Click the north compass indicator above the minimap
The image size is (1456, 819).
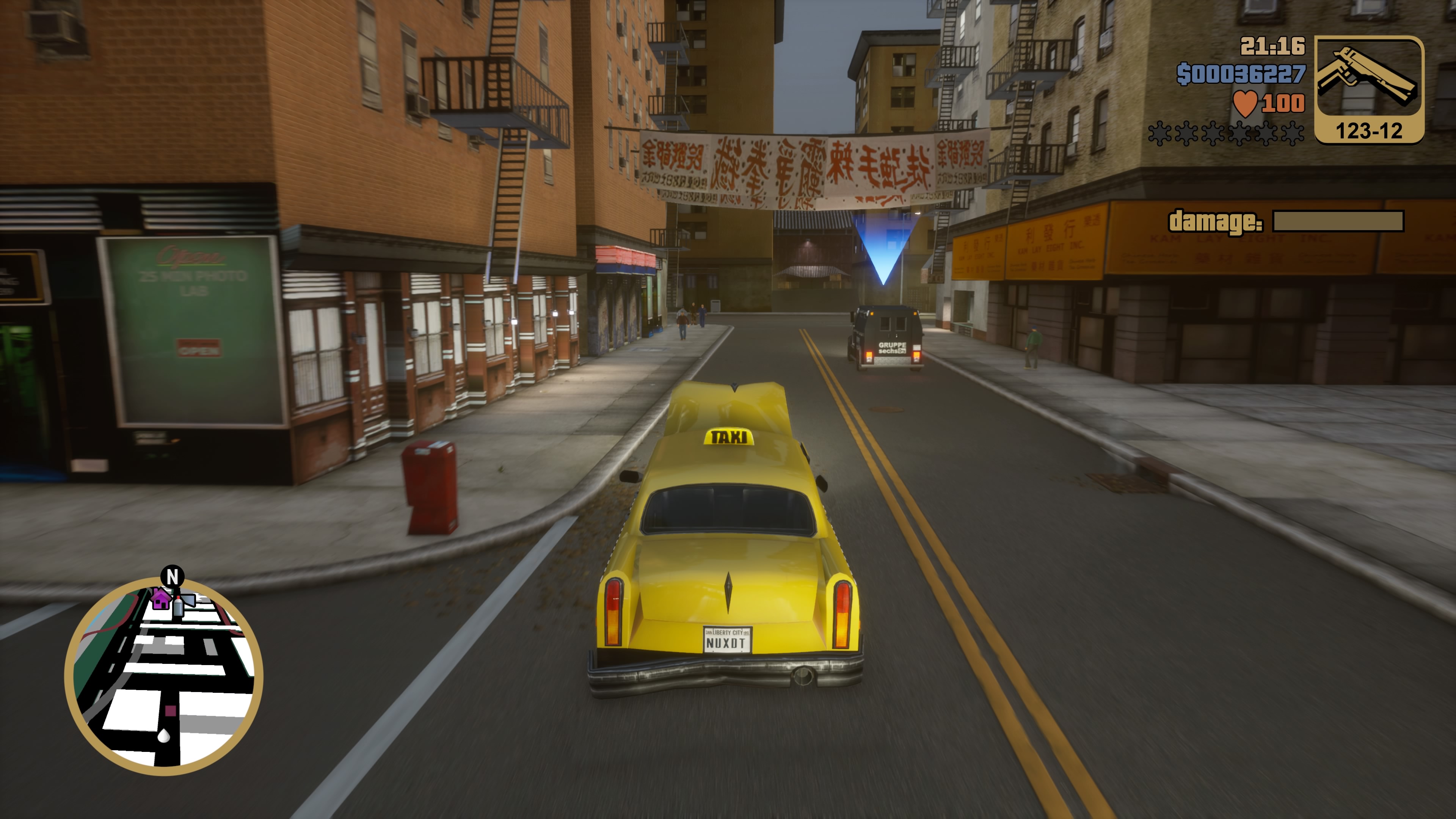click(x=173, y=576)
